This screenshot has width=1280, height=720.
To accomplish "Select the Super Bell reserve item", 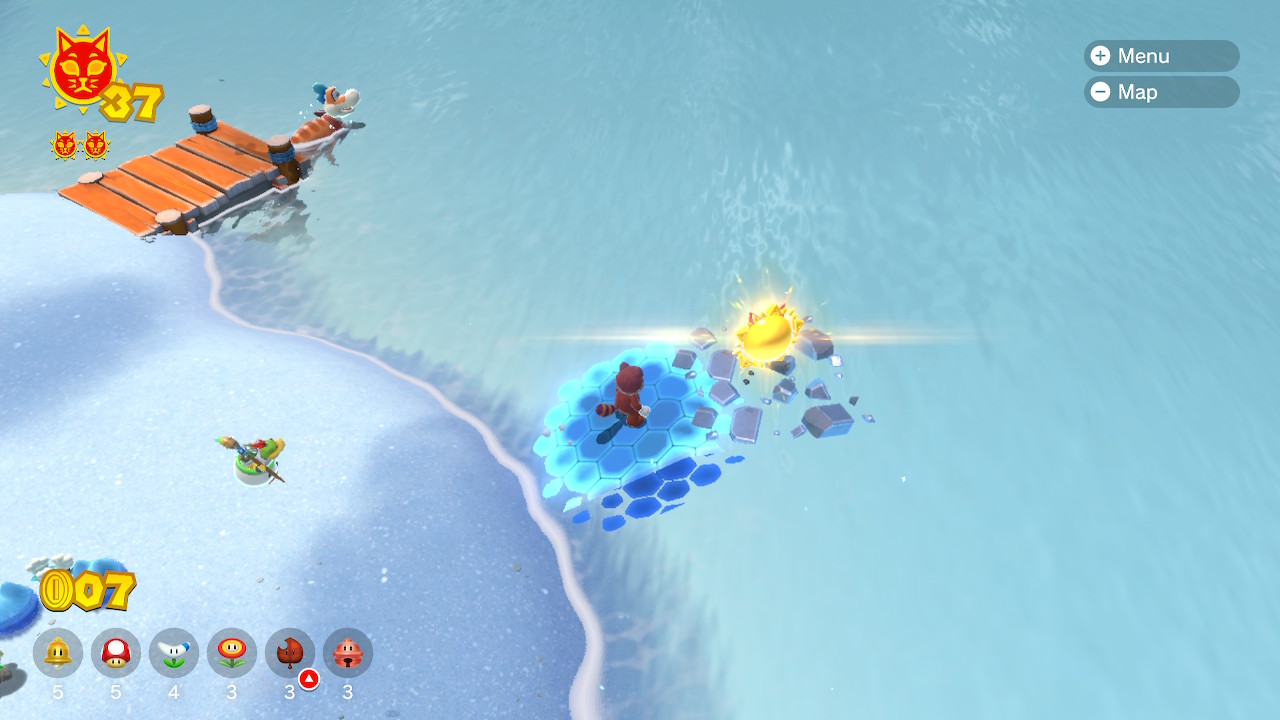I will (58, 653).
